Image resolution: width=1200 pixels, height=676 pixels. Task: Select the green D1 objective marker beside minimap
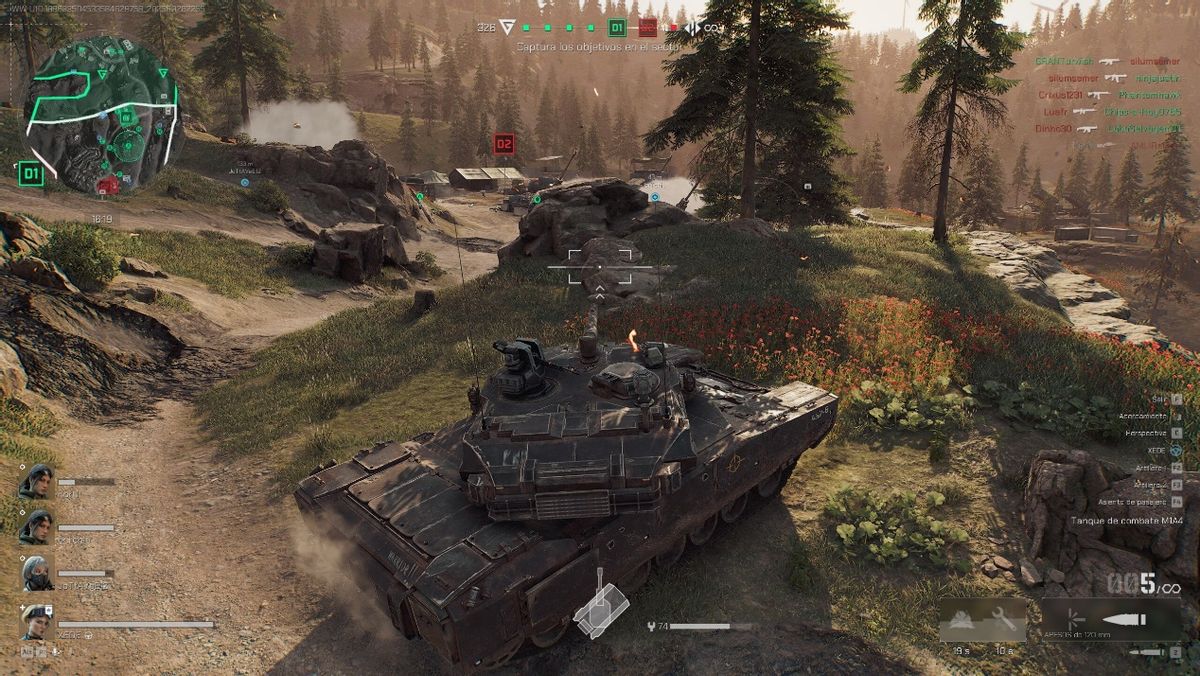pos(31,174)
